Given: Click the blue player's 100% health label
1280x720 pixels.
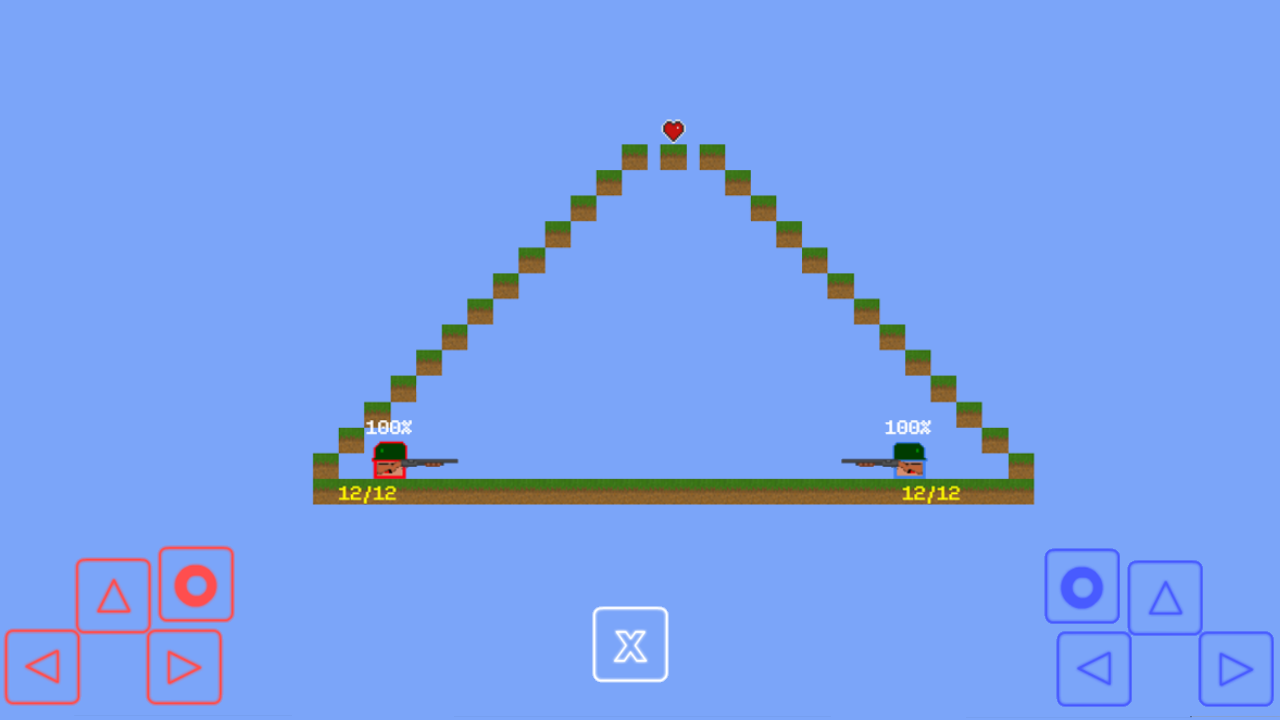Looking at the screenshot, I should click(908, 426).
